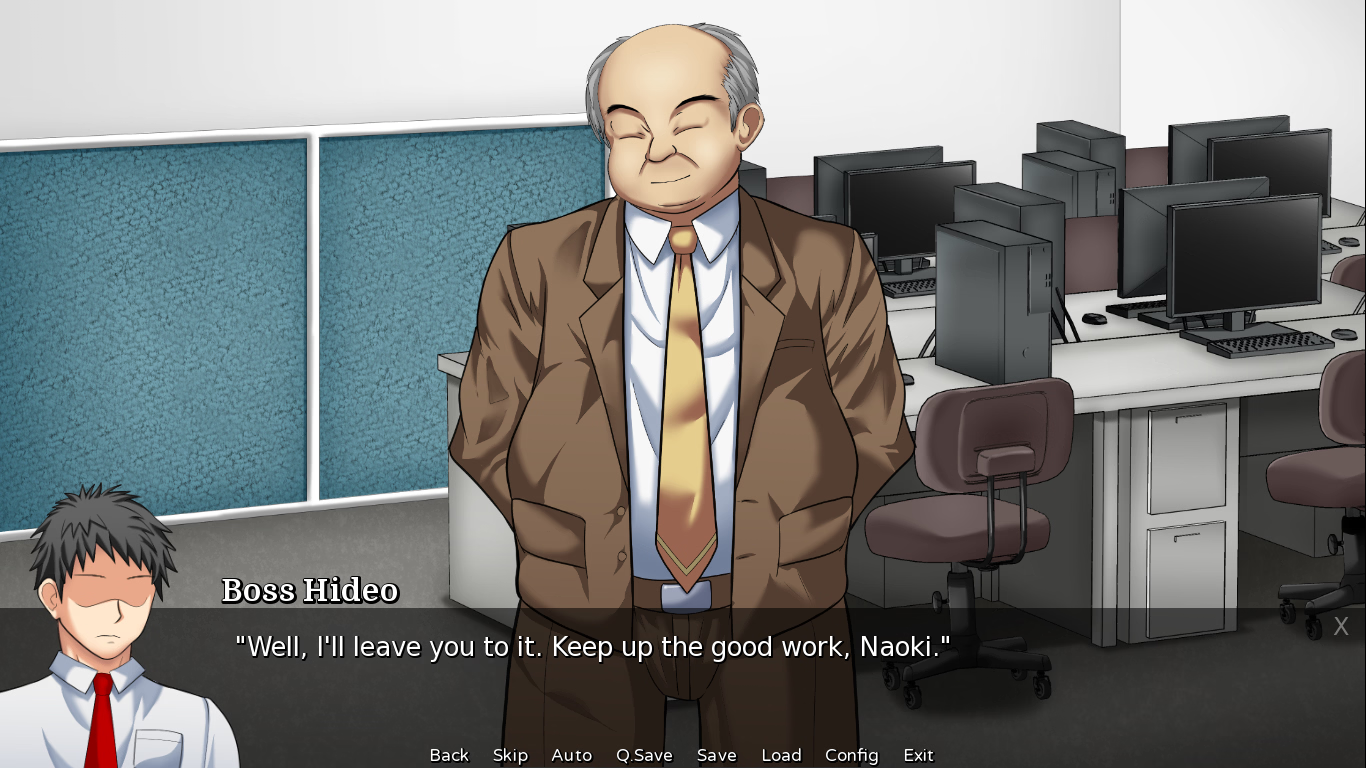Quick save with Q.Save
The height and width of the screenshot is (768, 1366).
point(644,755)
